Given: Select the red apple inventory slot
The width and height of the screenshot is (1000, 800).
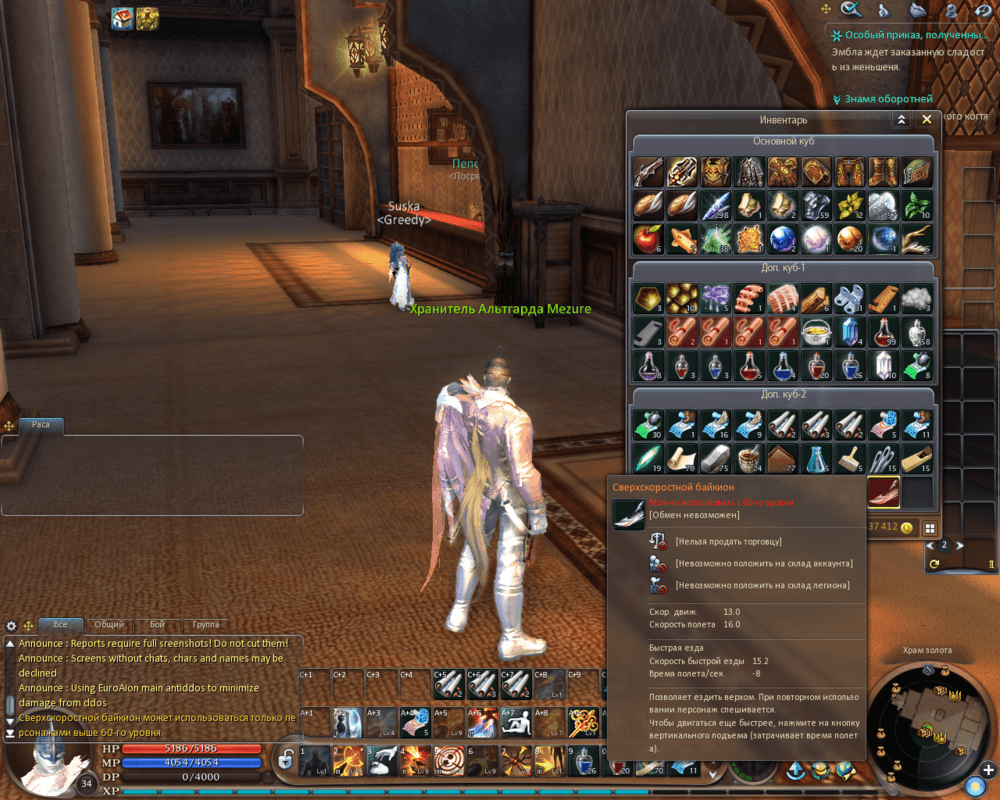Looking at the screenshot, I should coord(648,239).
